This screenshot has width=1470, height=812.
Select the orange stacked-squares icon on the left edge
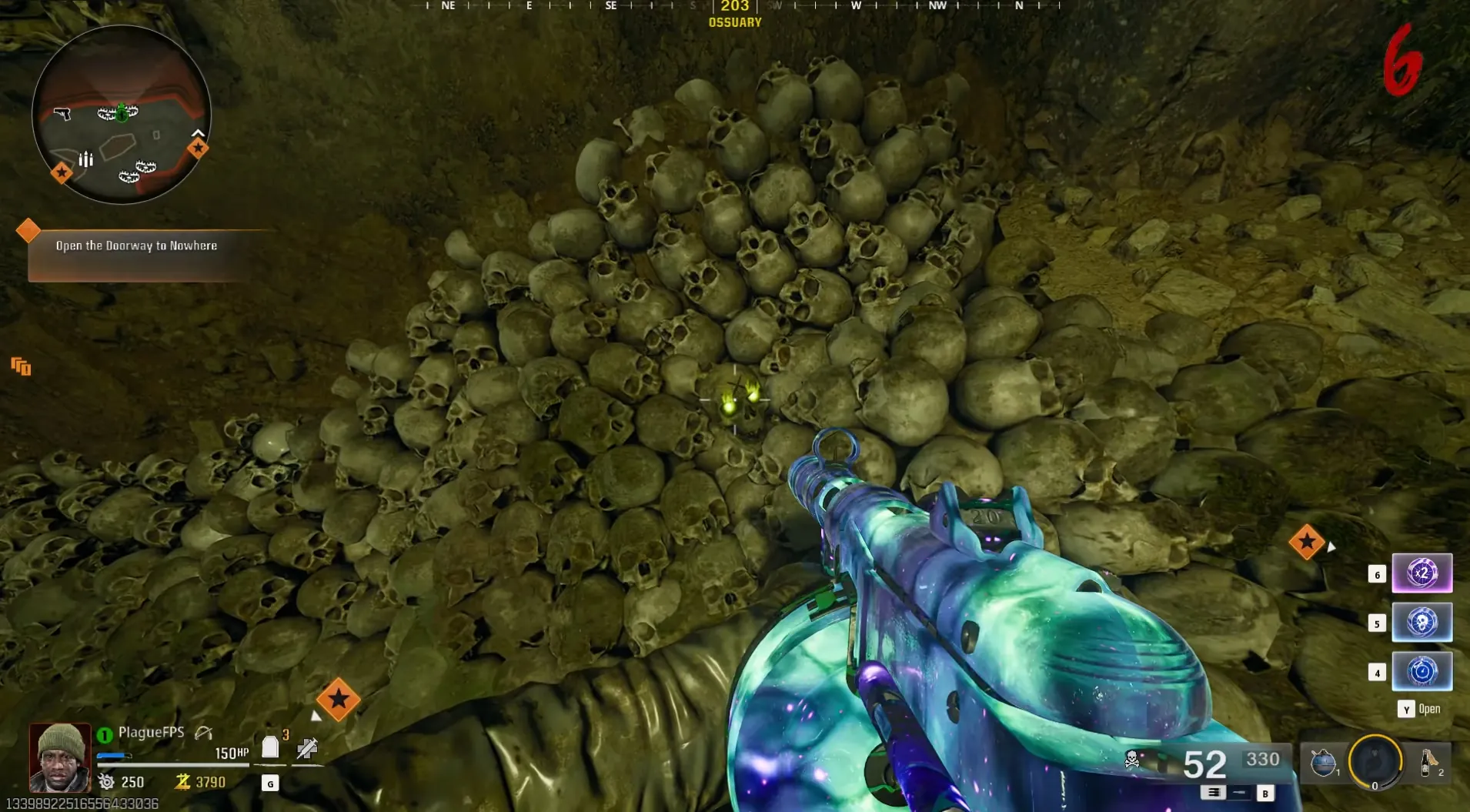coord(21,366)
